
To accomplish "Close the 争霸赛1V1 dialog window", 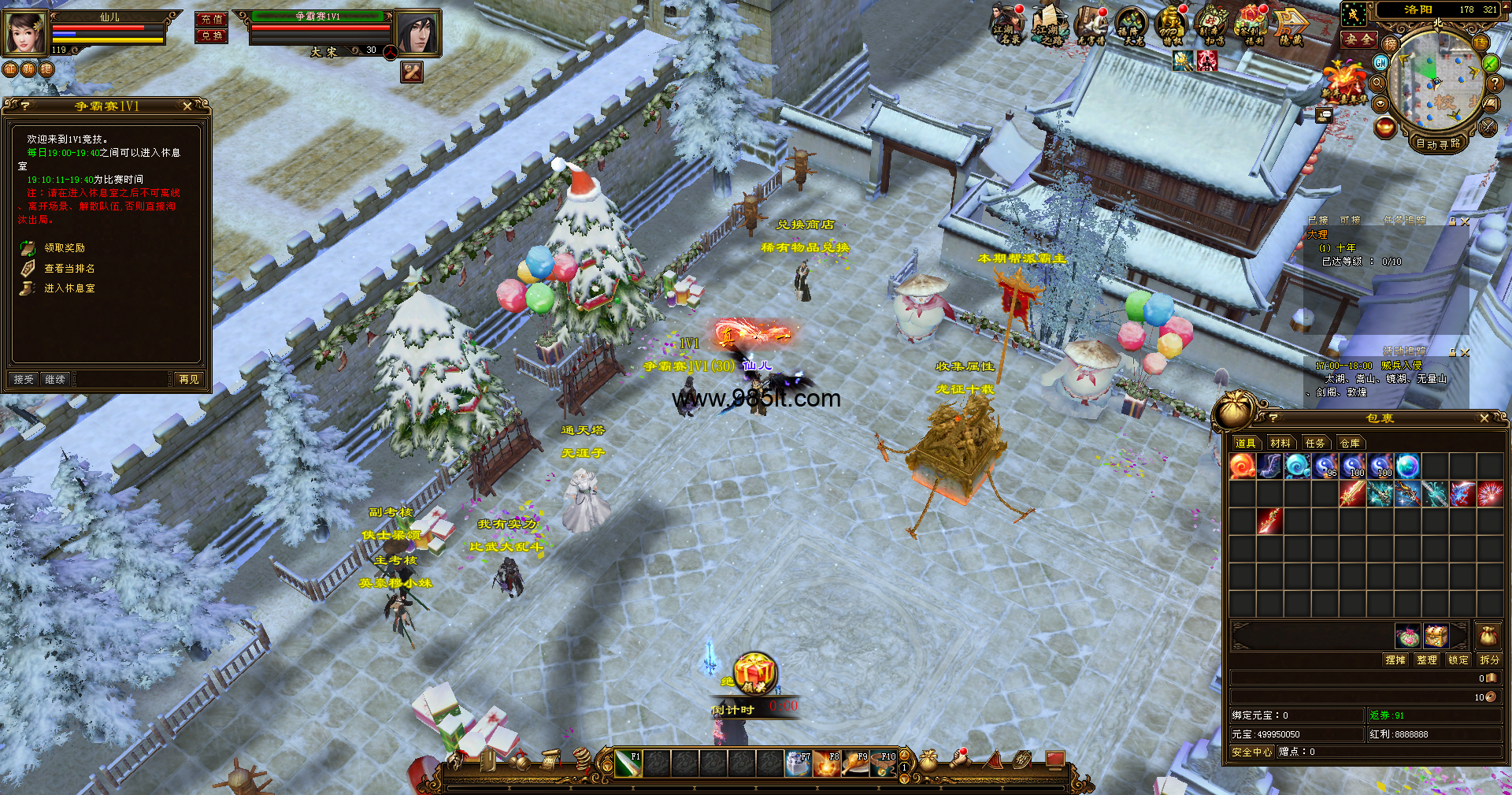I will 187,106.
